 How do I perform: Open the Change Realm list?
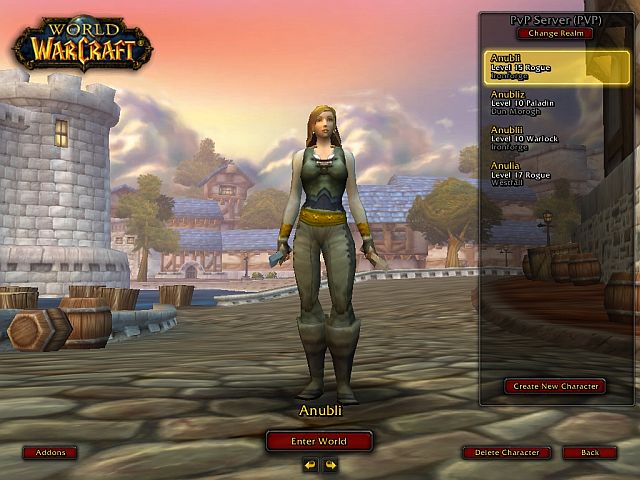(x=554, y=33)
